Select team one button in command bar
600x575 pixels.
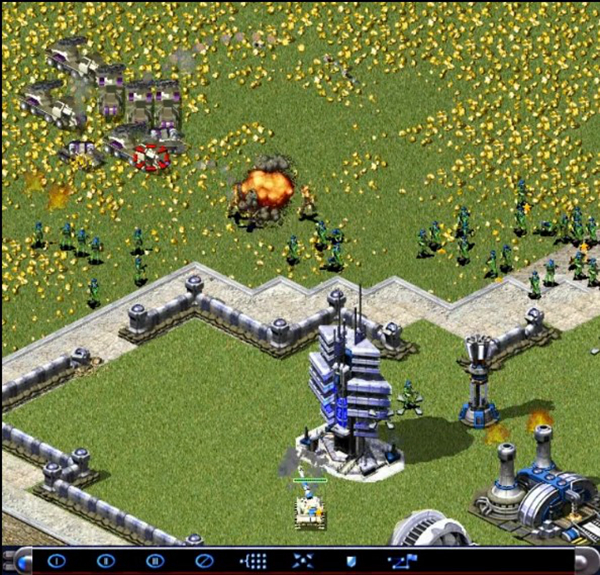click(56, 561)
